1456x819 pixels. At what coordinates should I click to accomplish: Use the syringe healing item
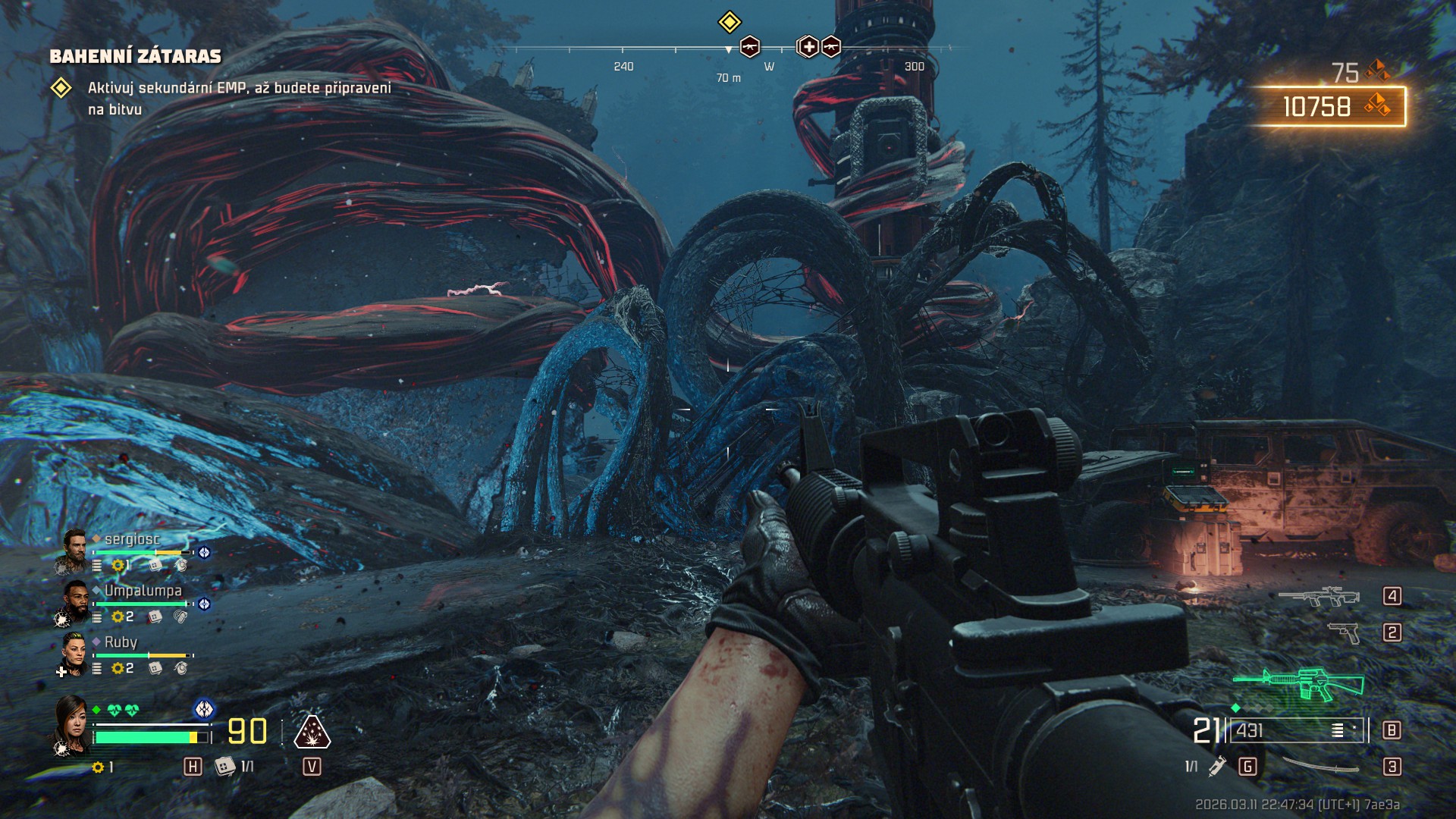point(1217,767)
